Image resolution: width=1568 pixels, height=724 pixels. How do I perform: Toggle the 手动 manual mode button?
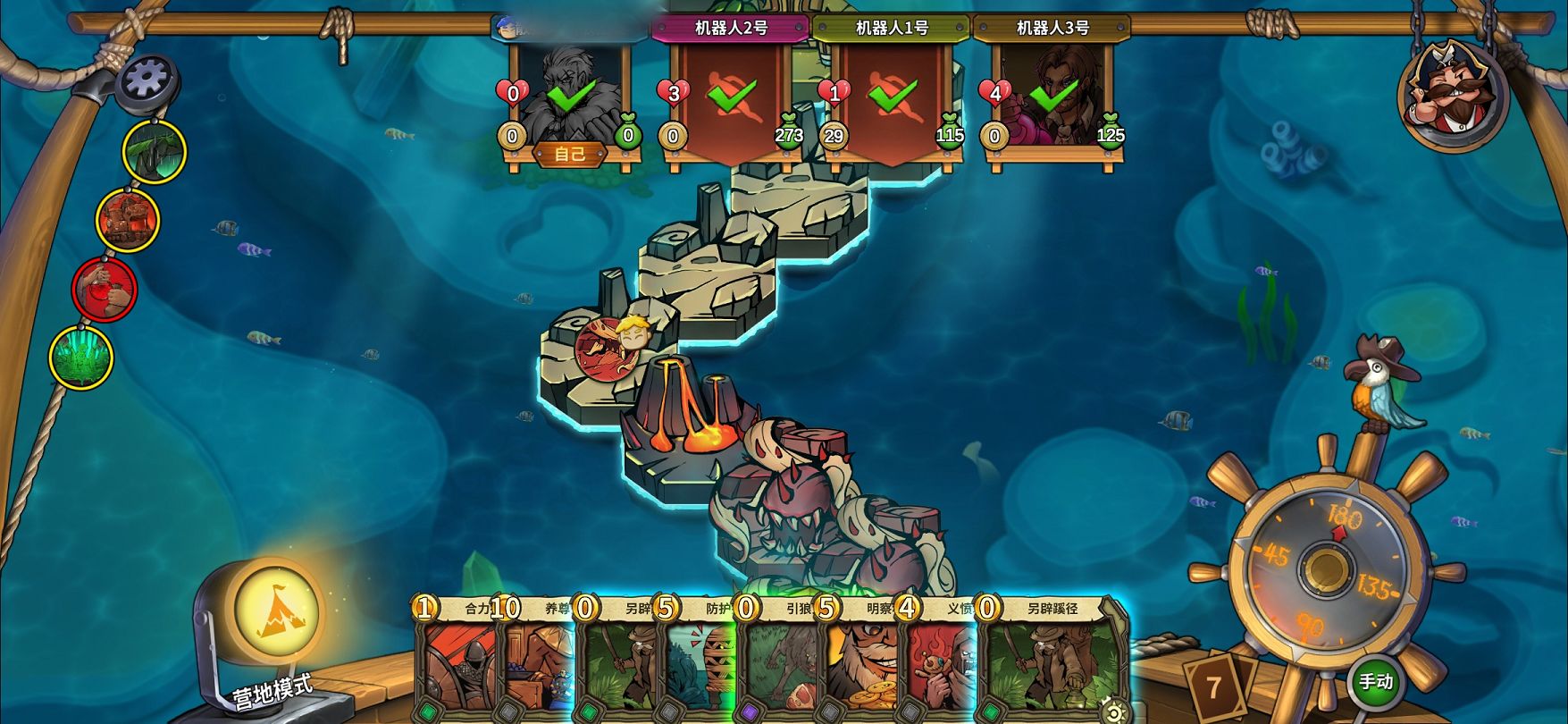tap(1375, 682)
